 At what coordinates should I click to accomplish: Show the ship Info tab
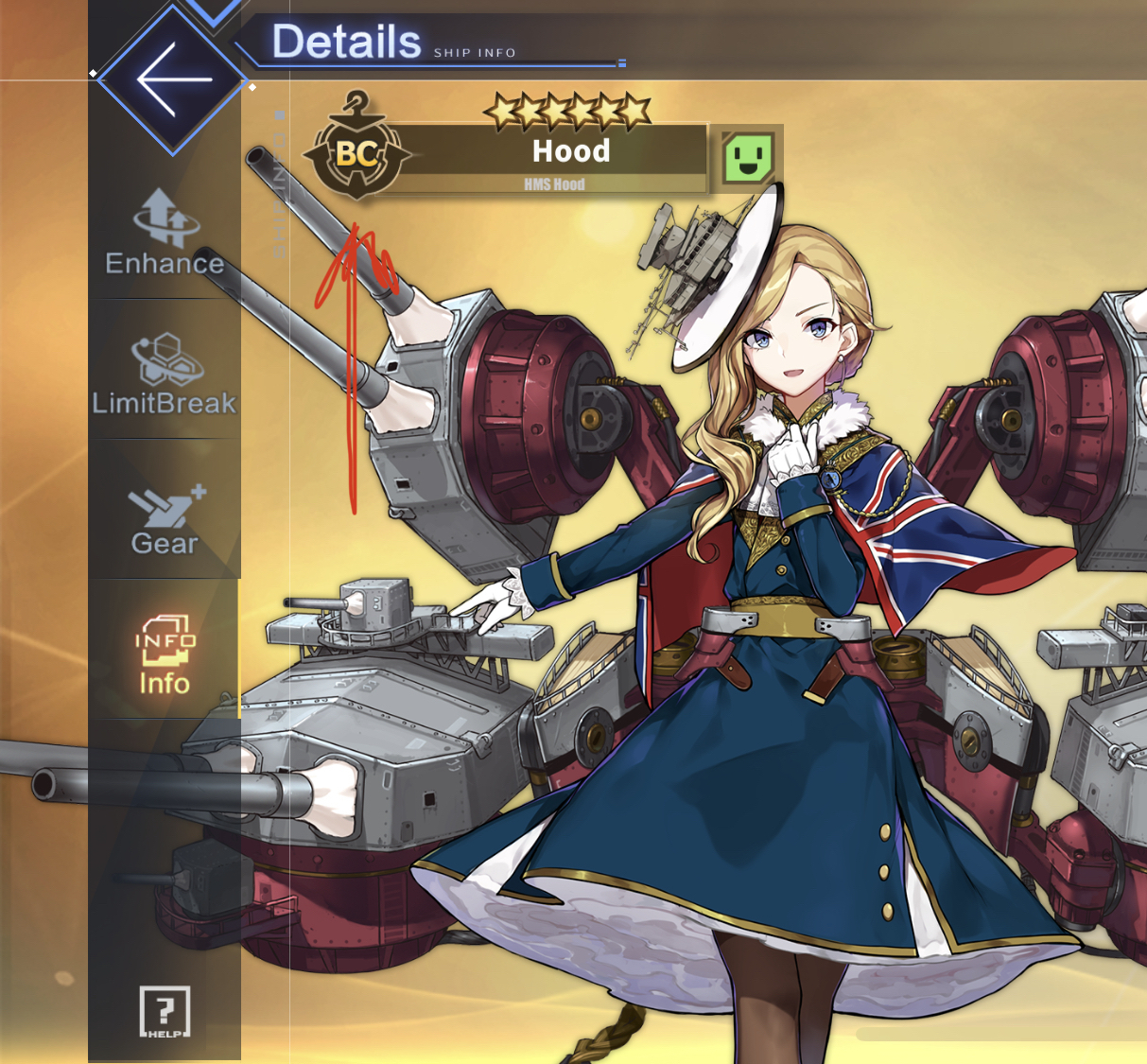(165, 654)
